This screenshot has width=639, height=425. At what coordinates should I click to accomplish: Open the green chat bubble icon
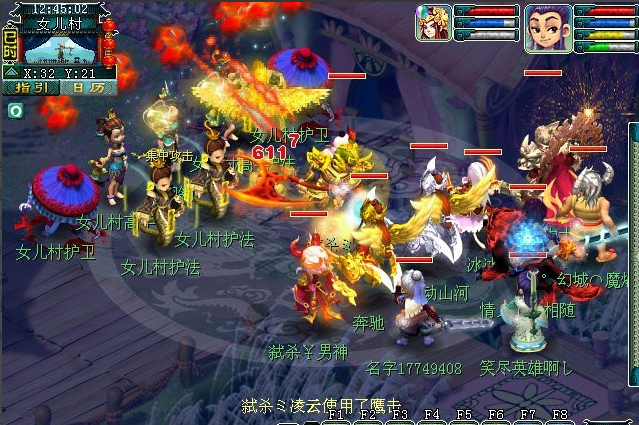click(15, 111)
